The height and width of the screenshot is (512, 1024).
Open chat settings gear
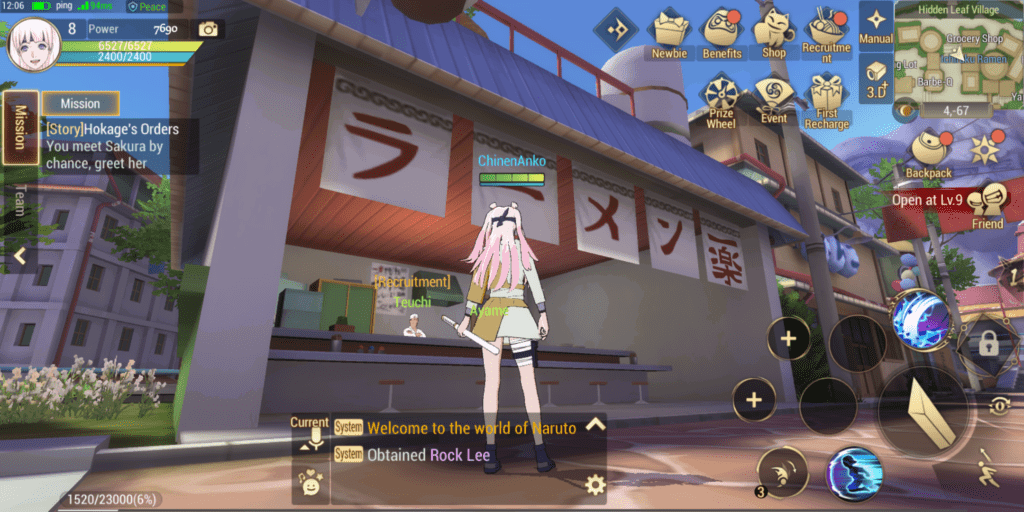click(x=595, y=486)
